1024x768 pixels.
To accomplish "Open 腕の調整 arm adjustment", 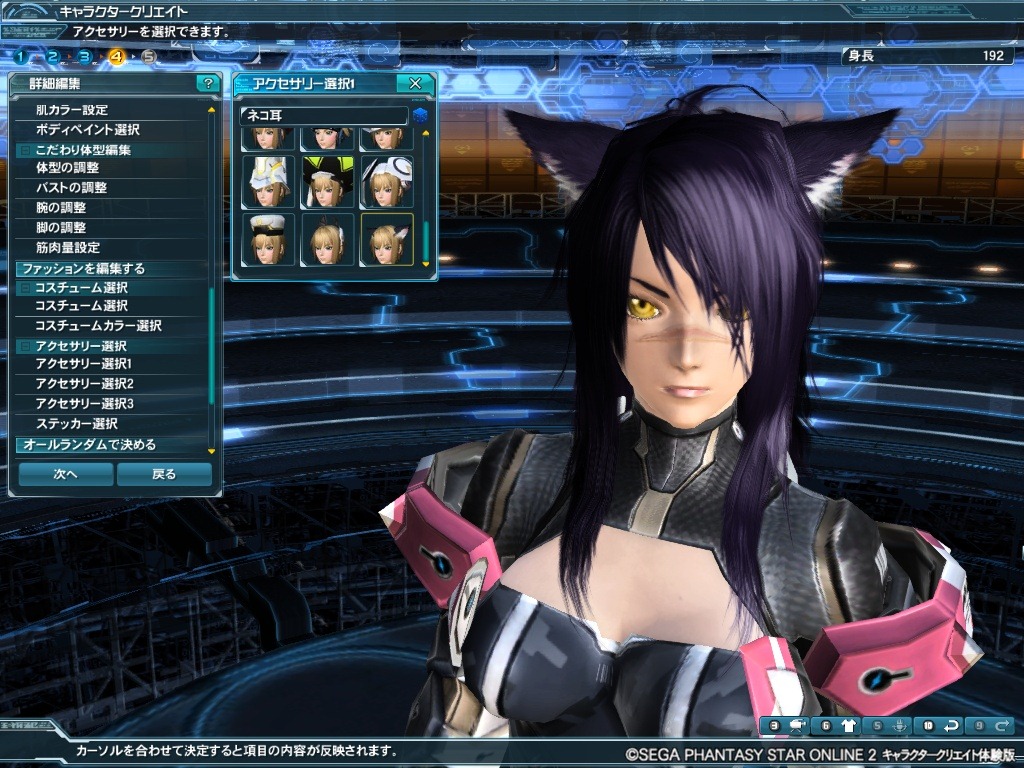I will pos(61,207).
